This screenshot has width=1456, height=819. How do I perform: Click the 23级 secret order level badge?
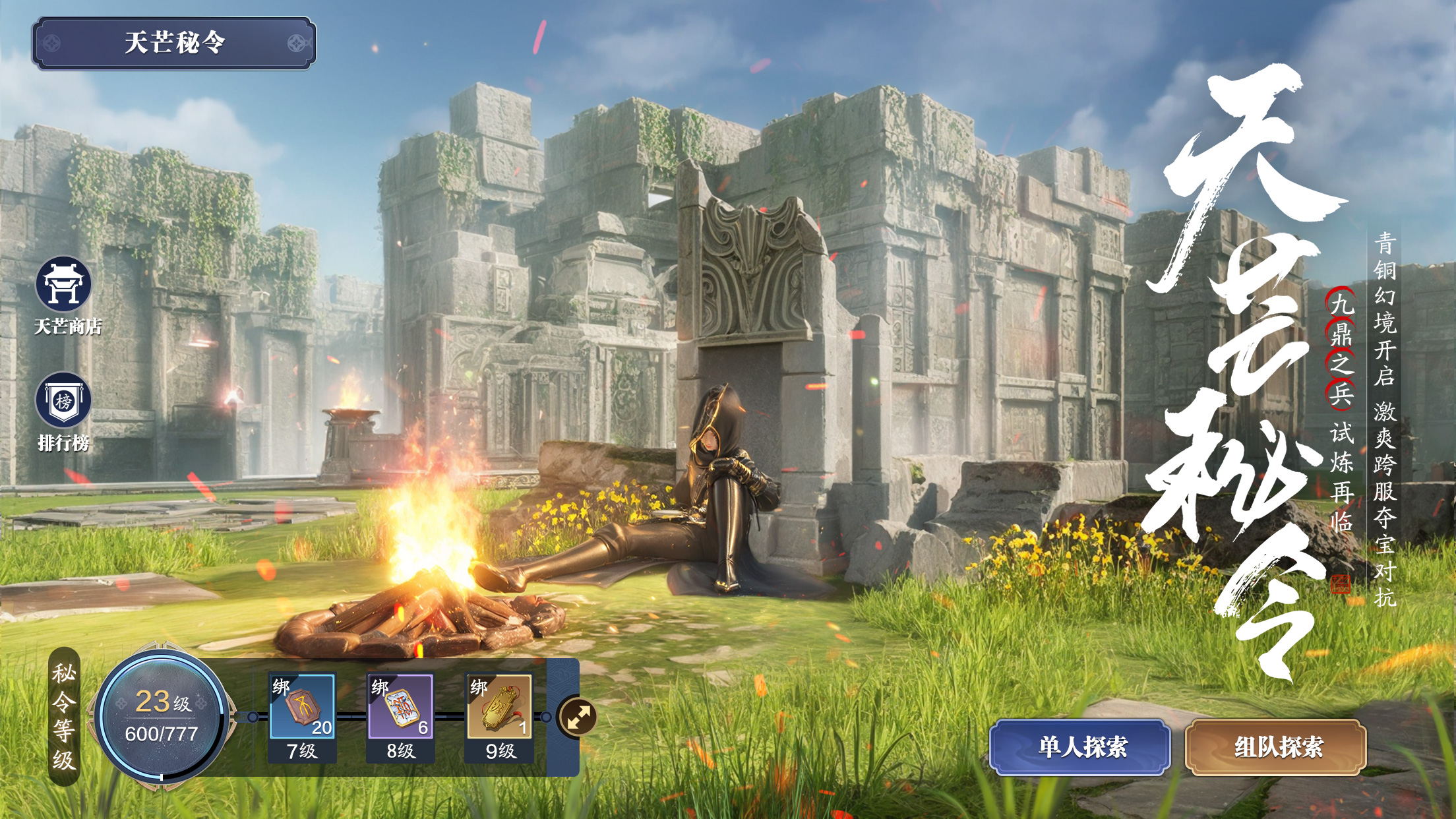(162, 717)
